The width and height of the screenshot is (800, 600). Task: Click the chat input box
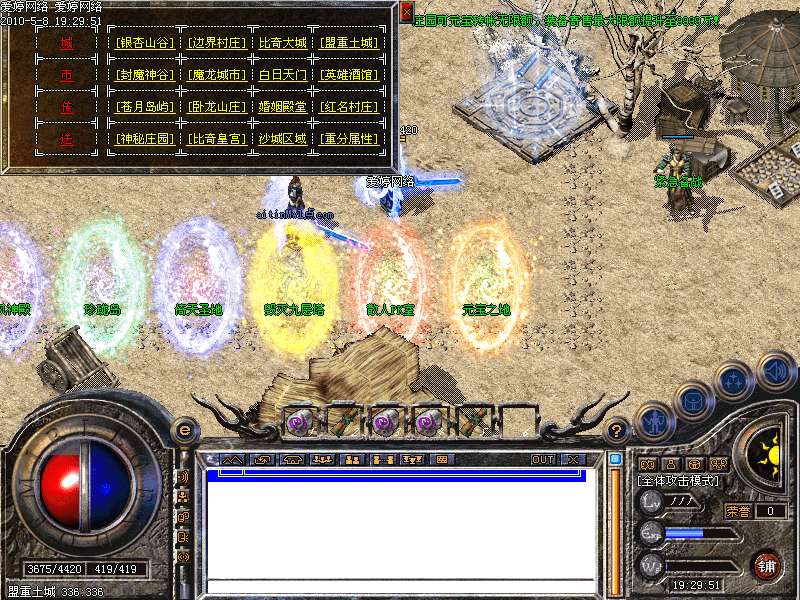[x=400, y=587]
